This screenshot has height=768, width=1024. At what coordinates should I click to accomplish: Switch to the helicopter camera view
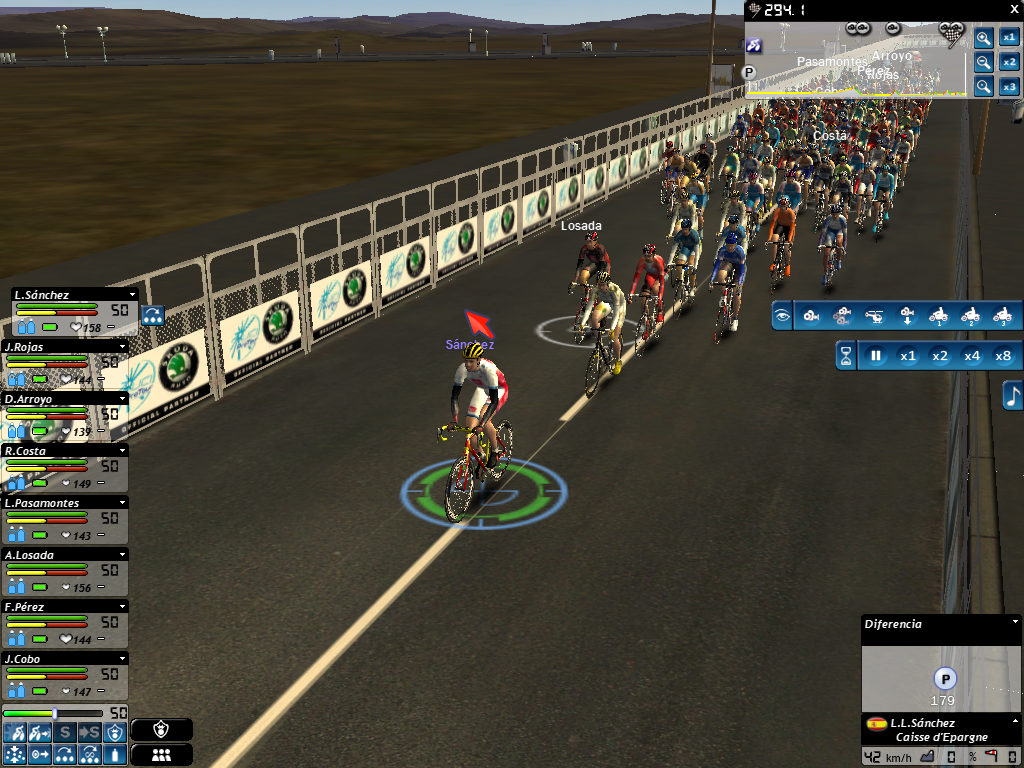[x=874, y=317]
